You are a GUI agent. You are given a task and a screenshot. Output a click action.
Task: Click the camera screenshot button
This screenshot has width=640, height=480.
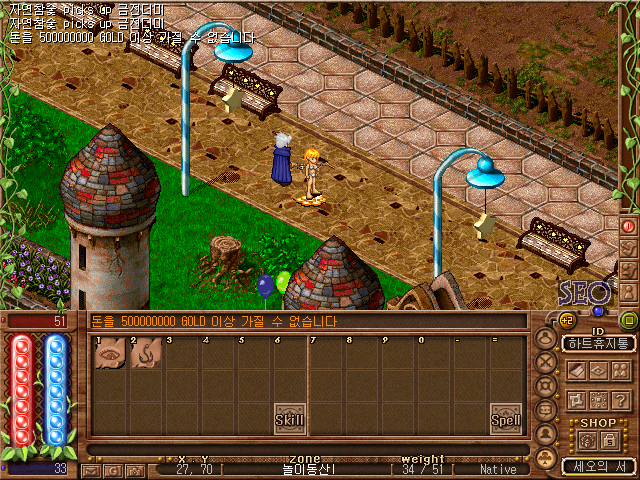[x=136, y=469]
